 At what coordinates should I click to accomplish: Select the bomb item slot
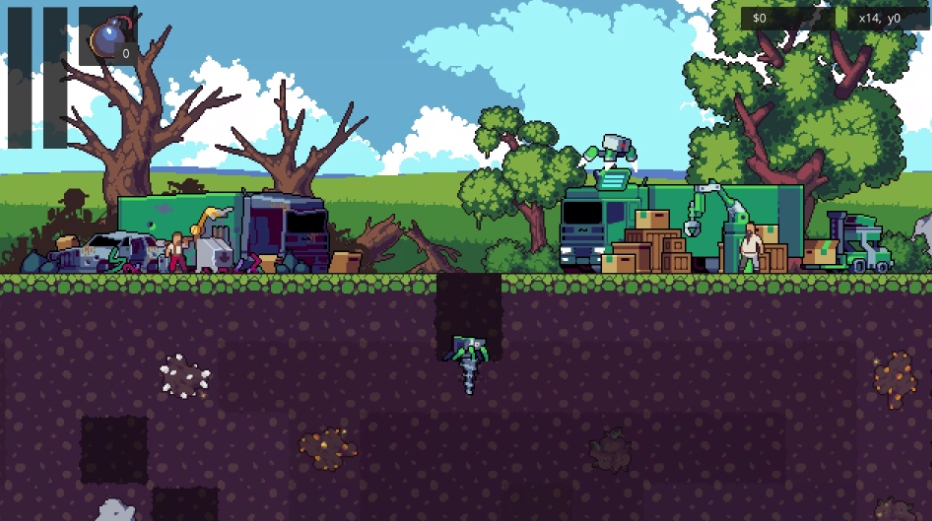108,38
